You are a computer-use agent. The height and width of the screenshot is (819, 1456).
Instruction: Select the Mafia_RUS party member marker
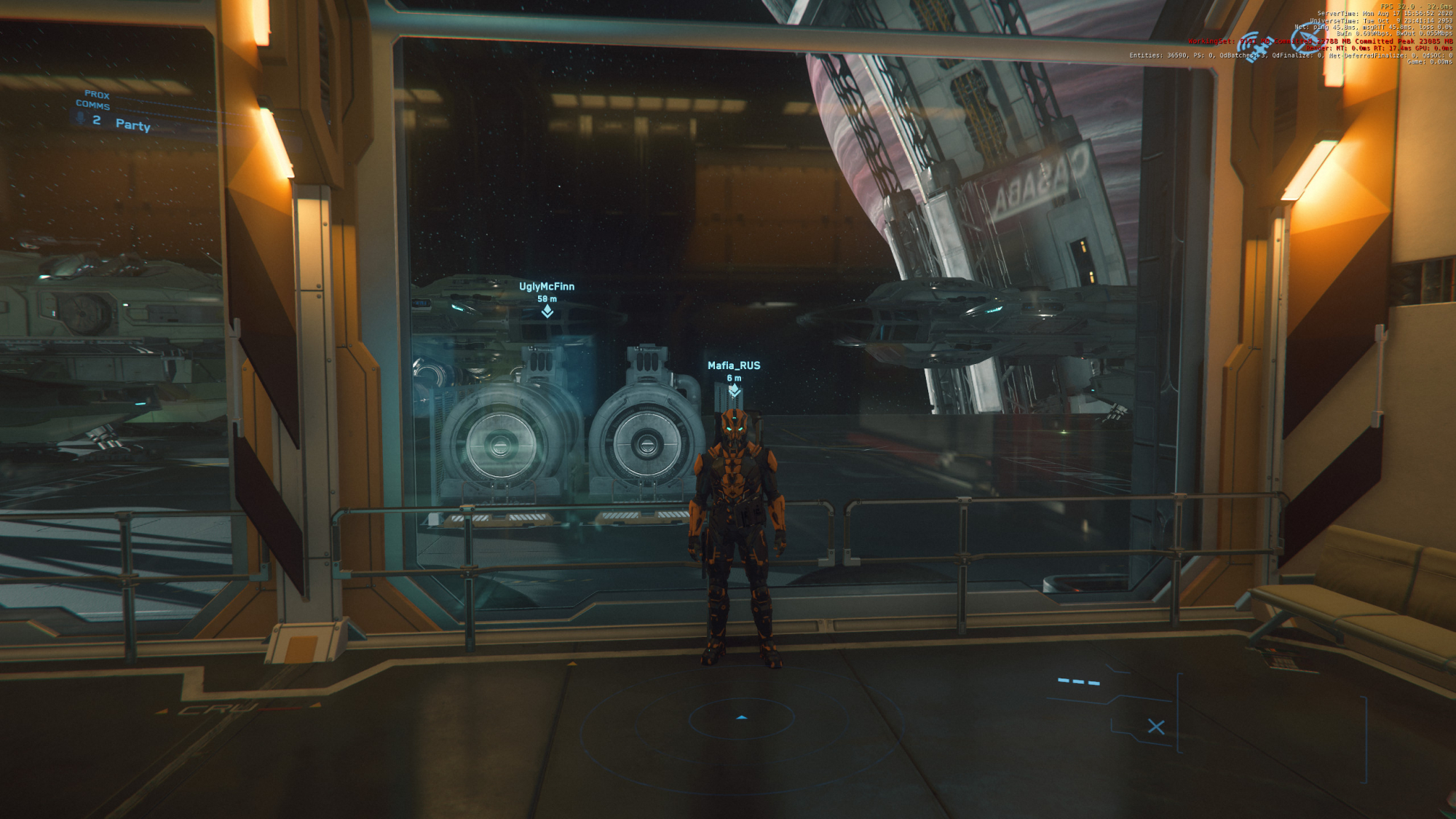click(x=734, y=390)
